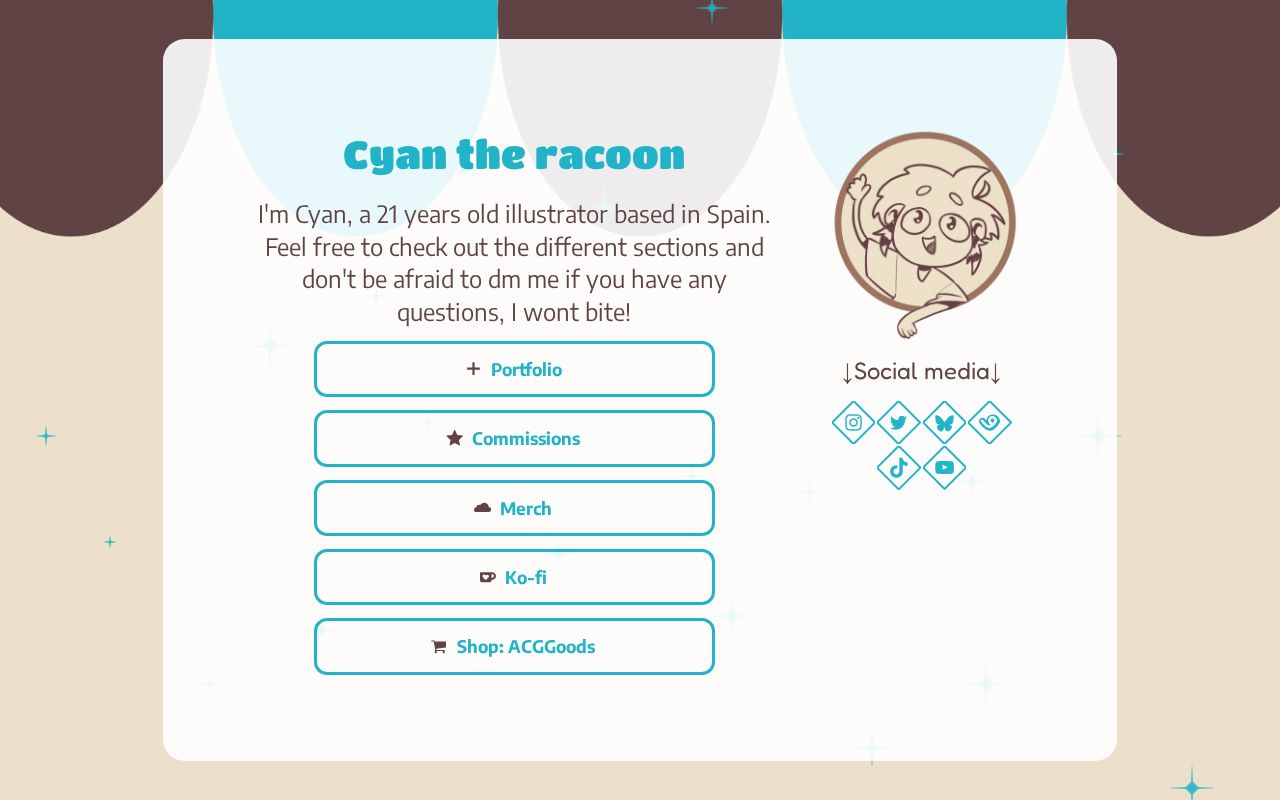Click the star icon beside Commissions
The height and width of the screenshot is (800, 1280).
pos(455,438)
